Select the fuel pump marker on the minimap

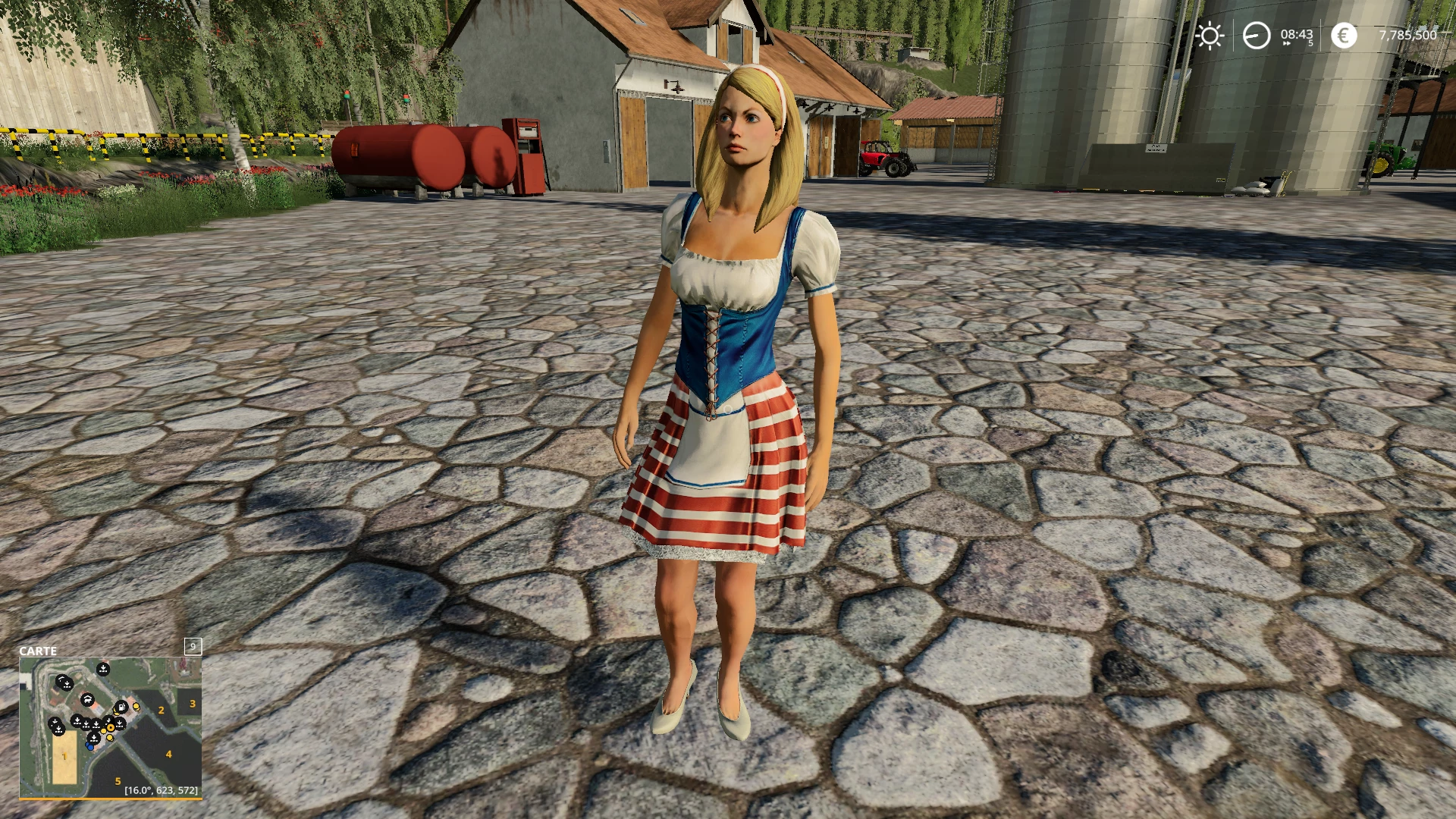[x=120, y=708]
